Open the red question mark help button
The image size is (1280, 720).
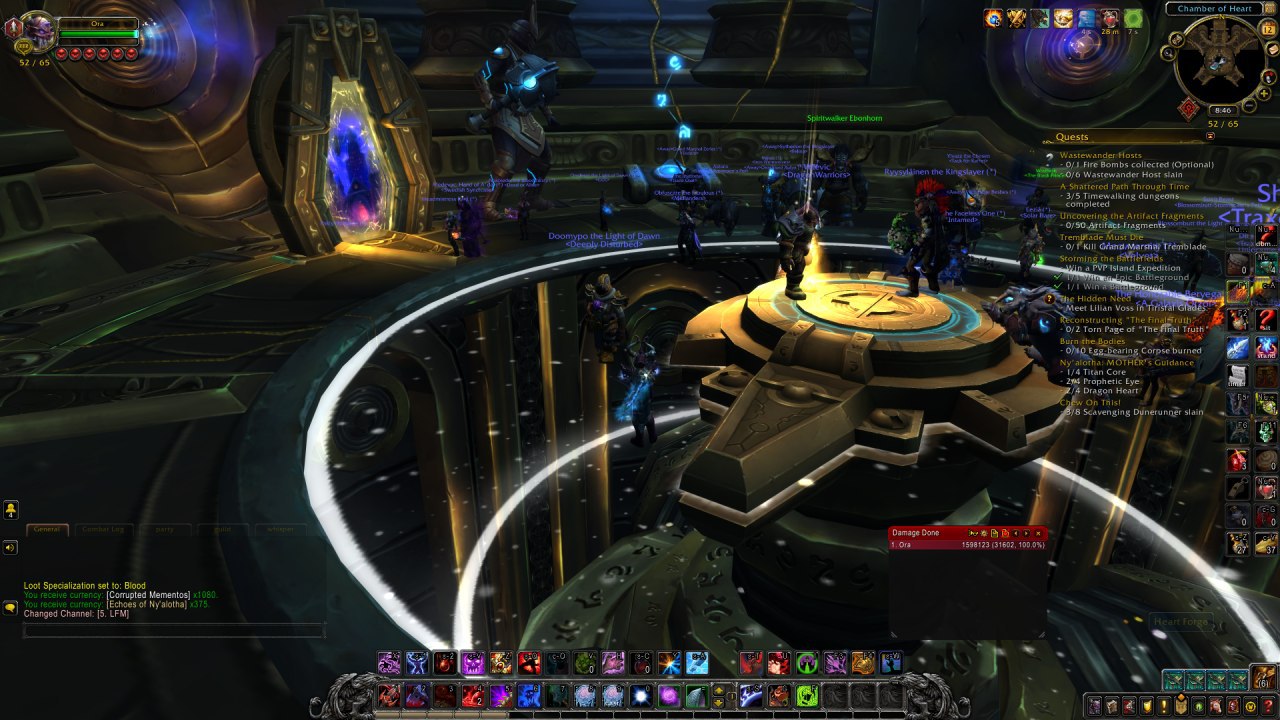click(1268, 706)
